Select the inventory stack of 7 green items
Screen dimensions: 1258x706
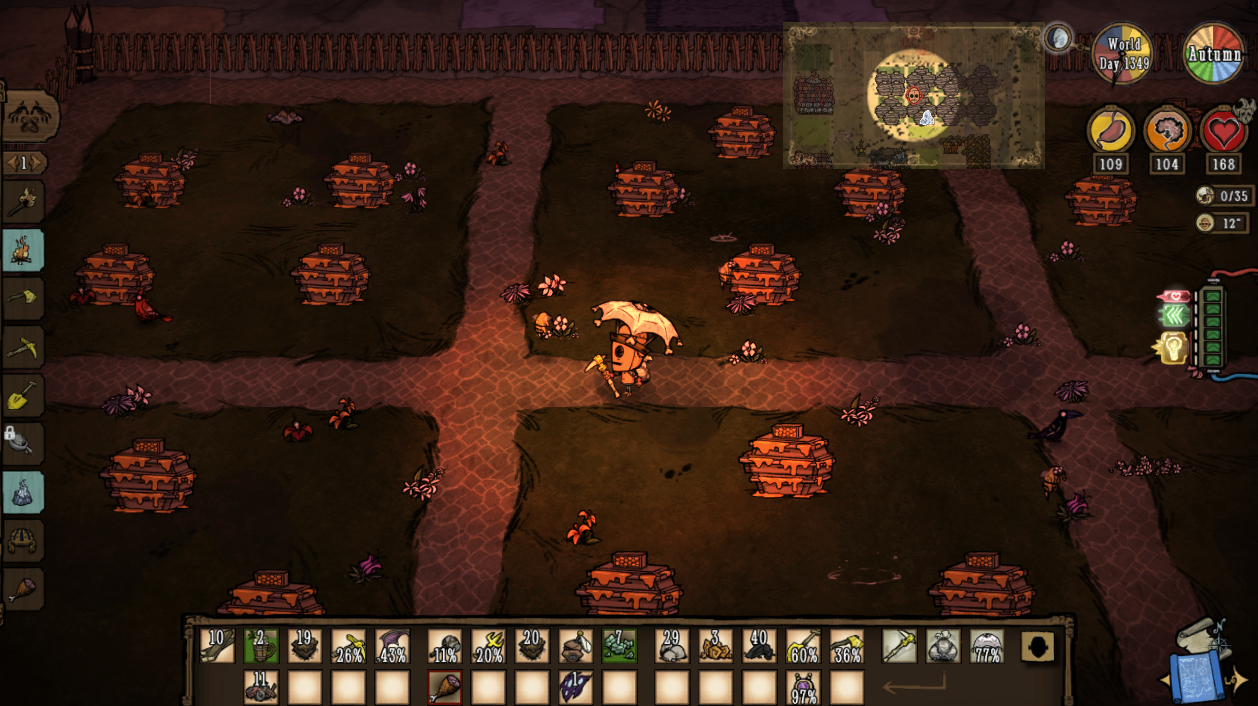pyautogui.click(x=619, y=646)
